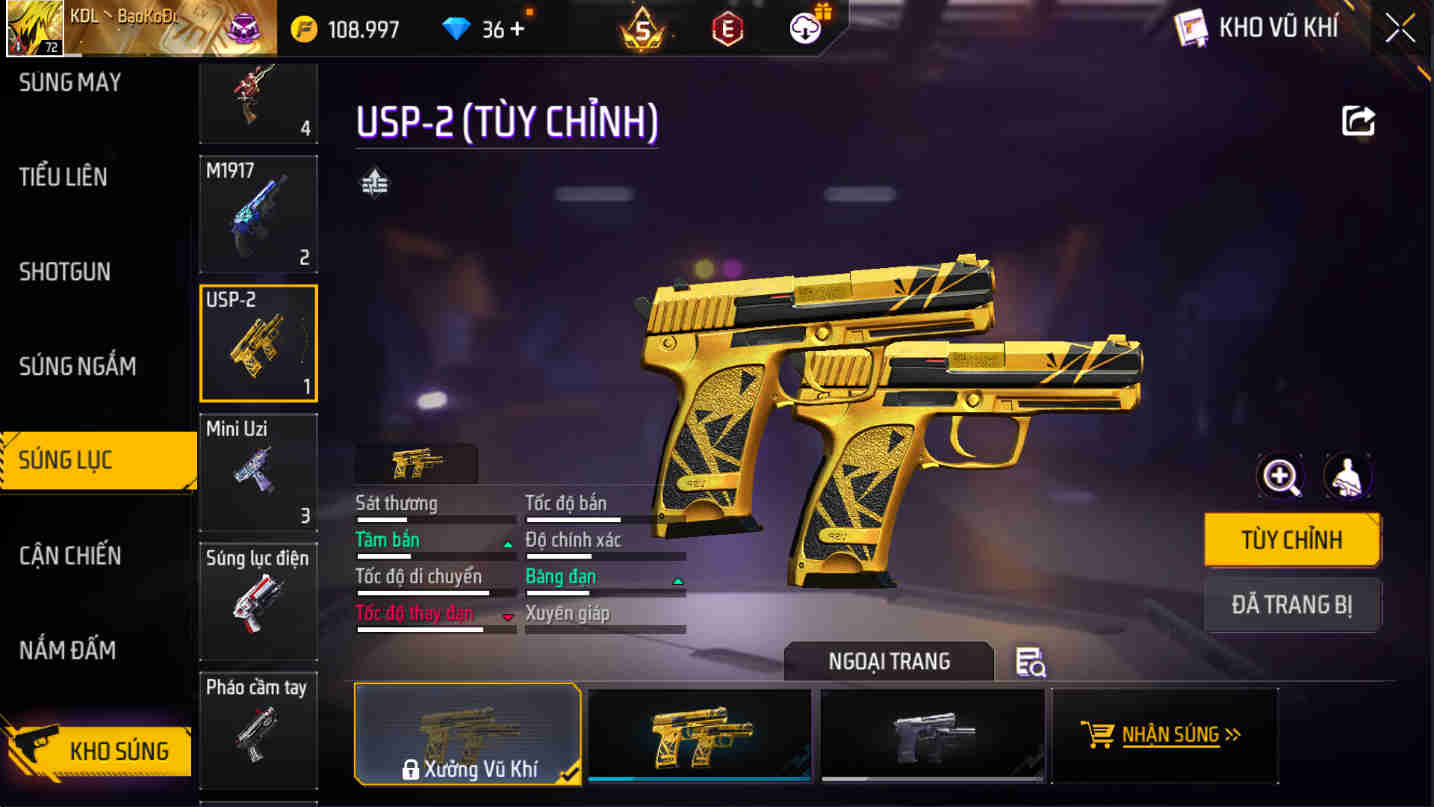The height and width of the screenshot is (807, 1434).
Task: Open the magnifier weapon preview
Action: [x=1280, y=476]
